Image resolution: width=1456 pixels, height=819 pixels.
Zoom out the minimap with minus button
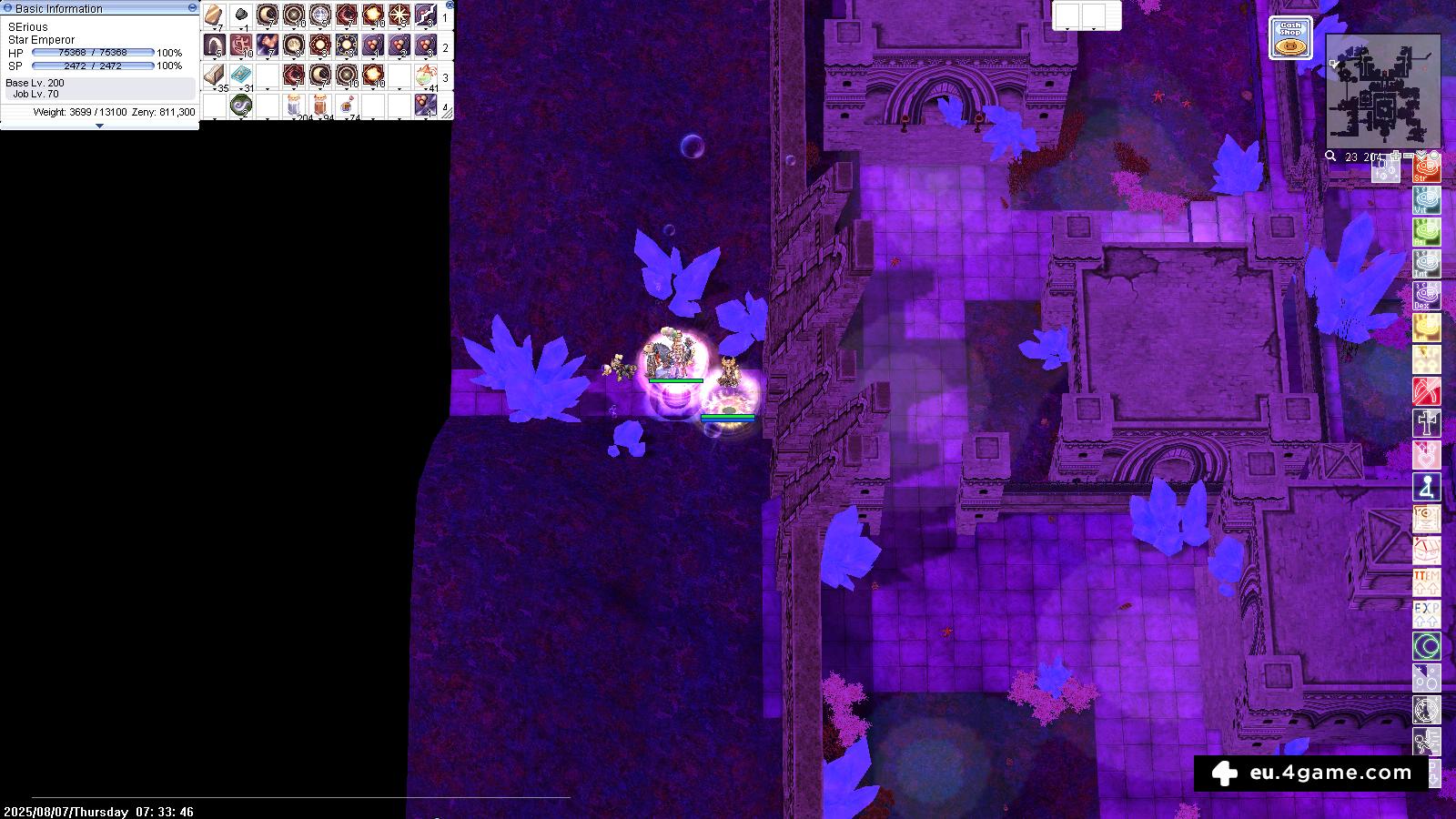[x=1409, y=157]
